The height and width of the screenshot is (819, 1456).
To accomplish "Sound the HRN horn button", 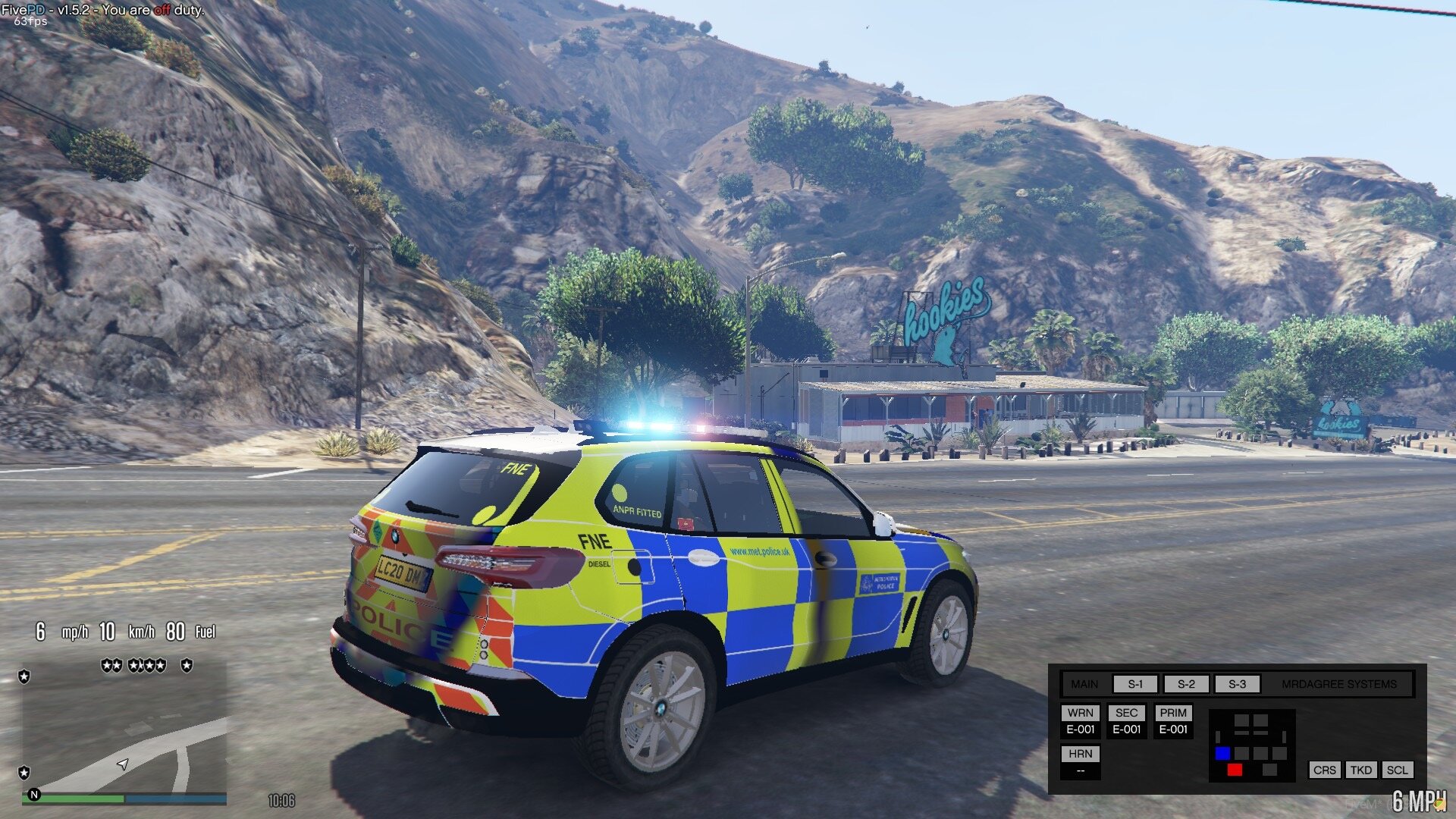I will click(x=1081, y=754).
